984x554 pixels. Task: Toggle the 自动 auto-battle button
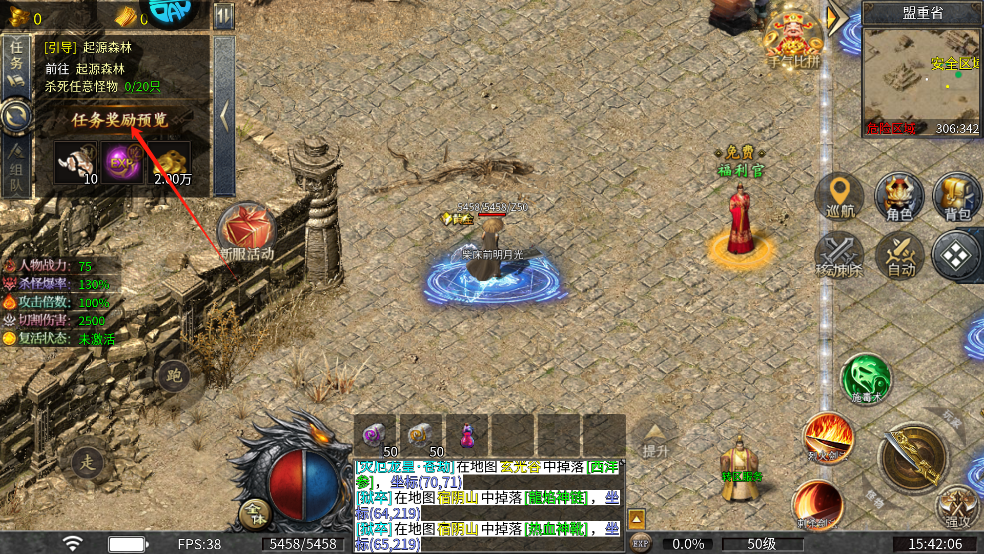(x=899, y=254)
